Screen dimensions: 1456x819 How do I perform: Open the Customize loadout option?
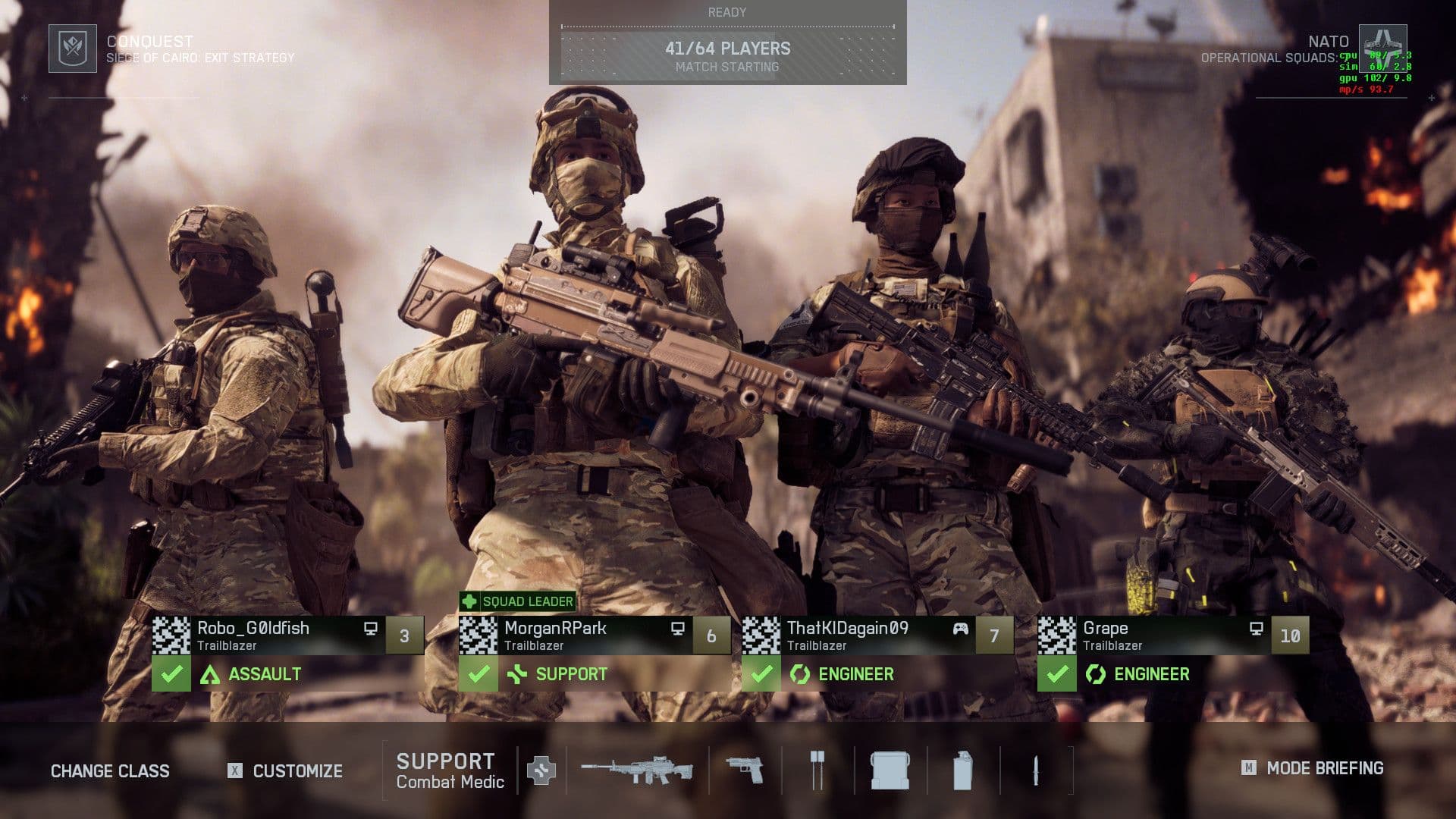297,771
